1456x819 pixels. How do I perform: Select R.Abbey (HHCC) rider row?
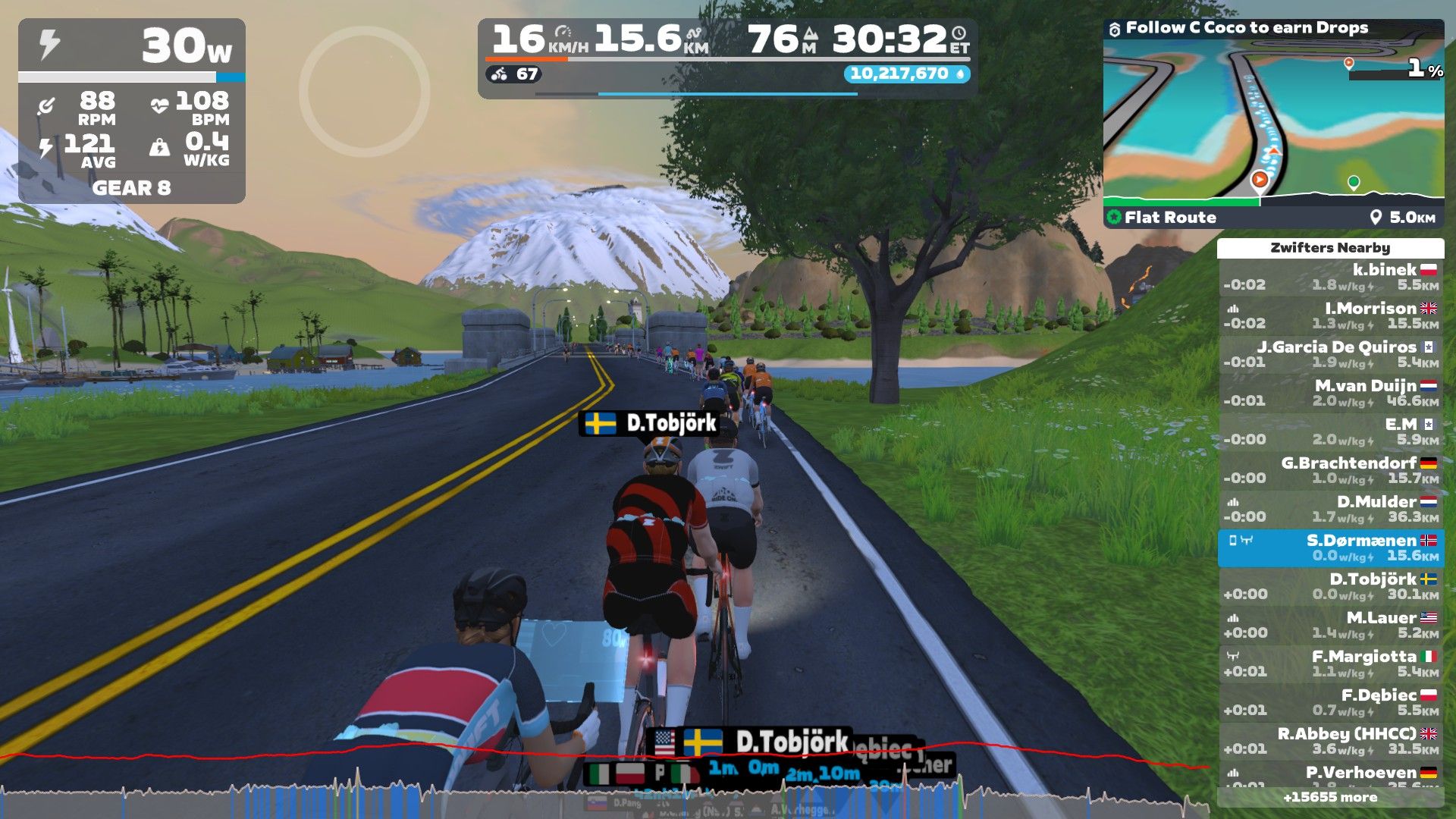click(x=1331, y=741)
